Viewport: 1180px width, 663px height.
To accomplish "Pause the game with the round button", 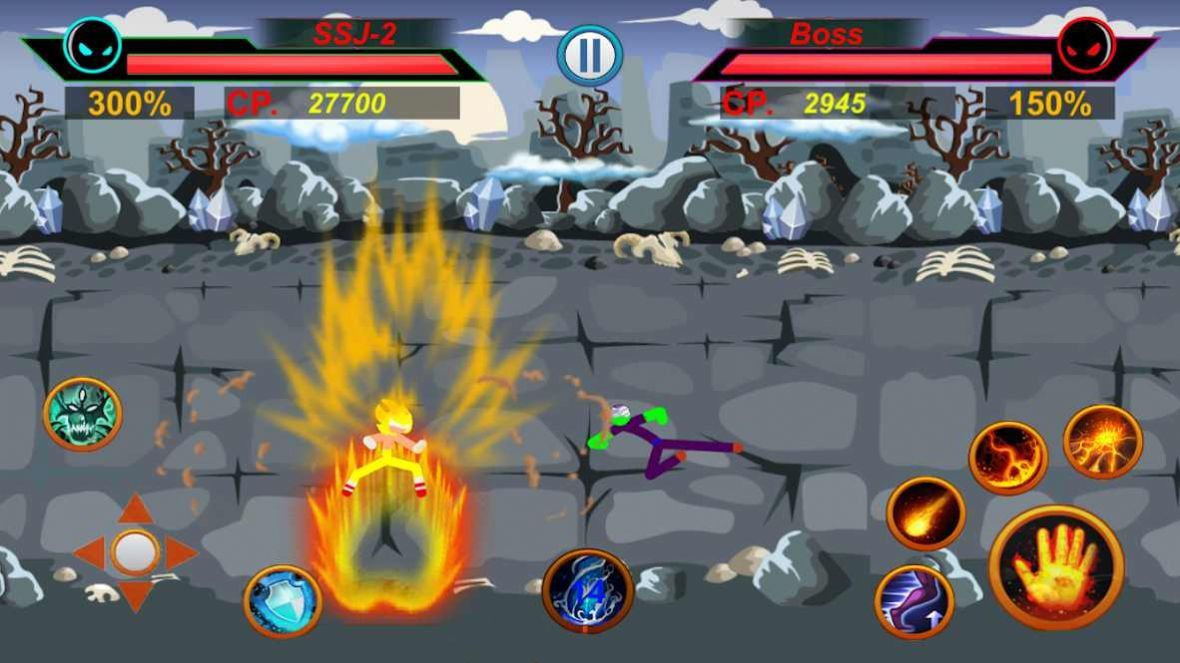I will pos(590,56).
